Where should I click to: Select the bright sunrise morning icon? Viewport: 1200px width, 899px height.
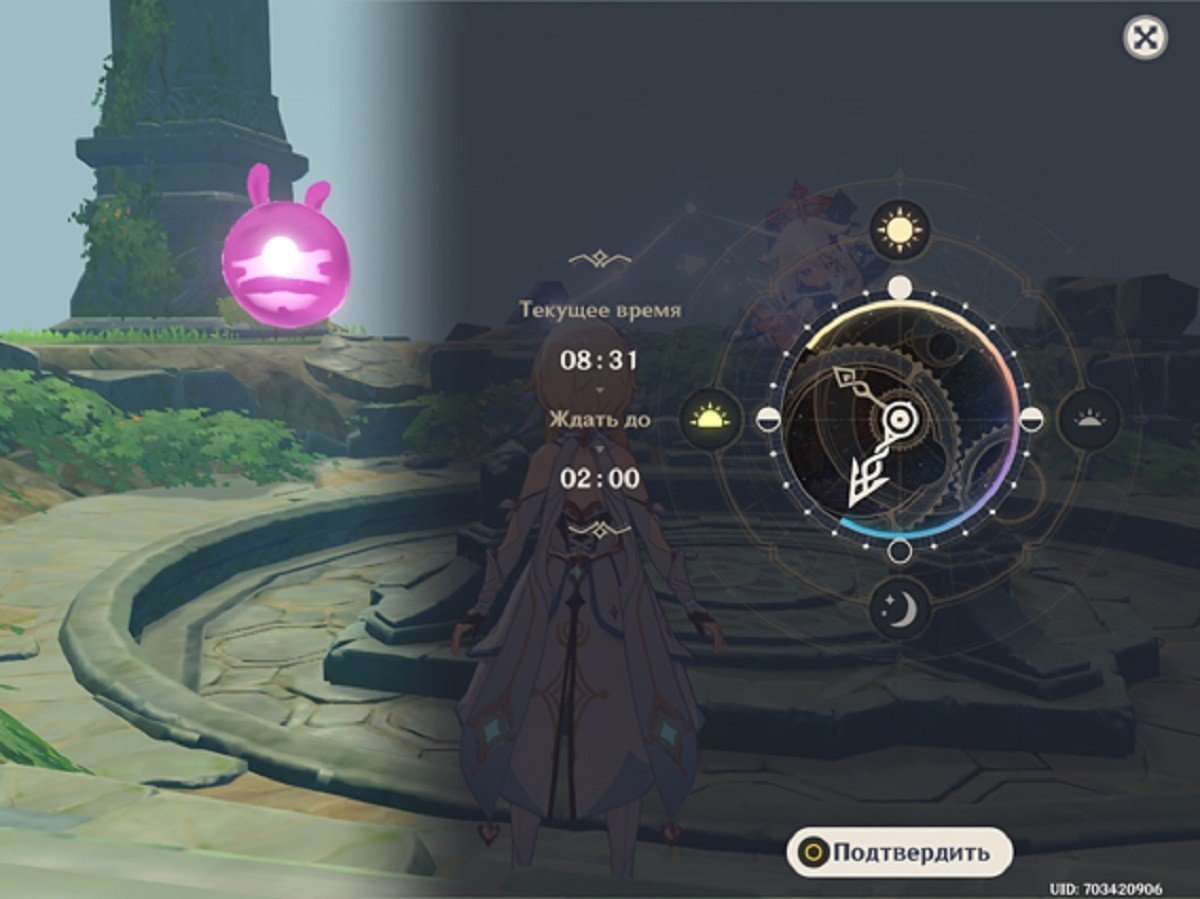click(711, 420)
